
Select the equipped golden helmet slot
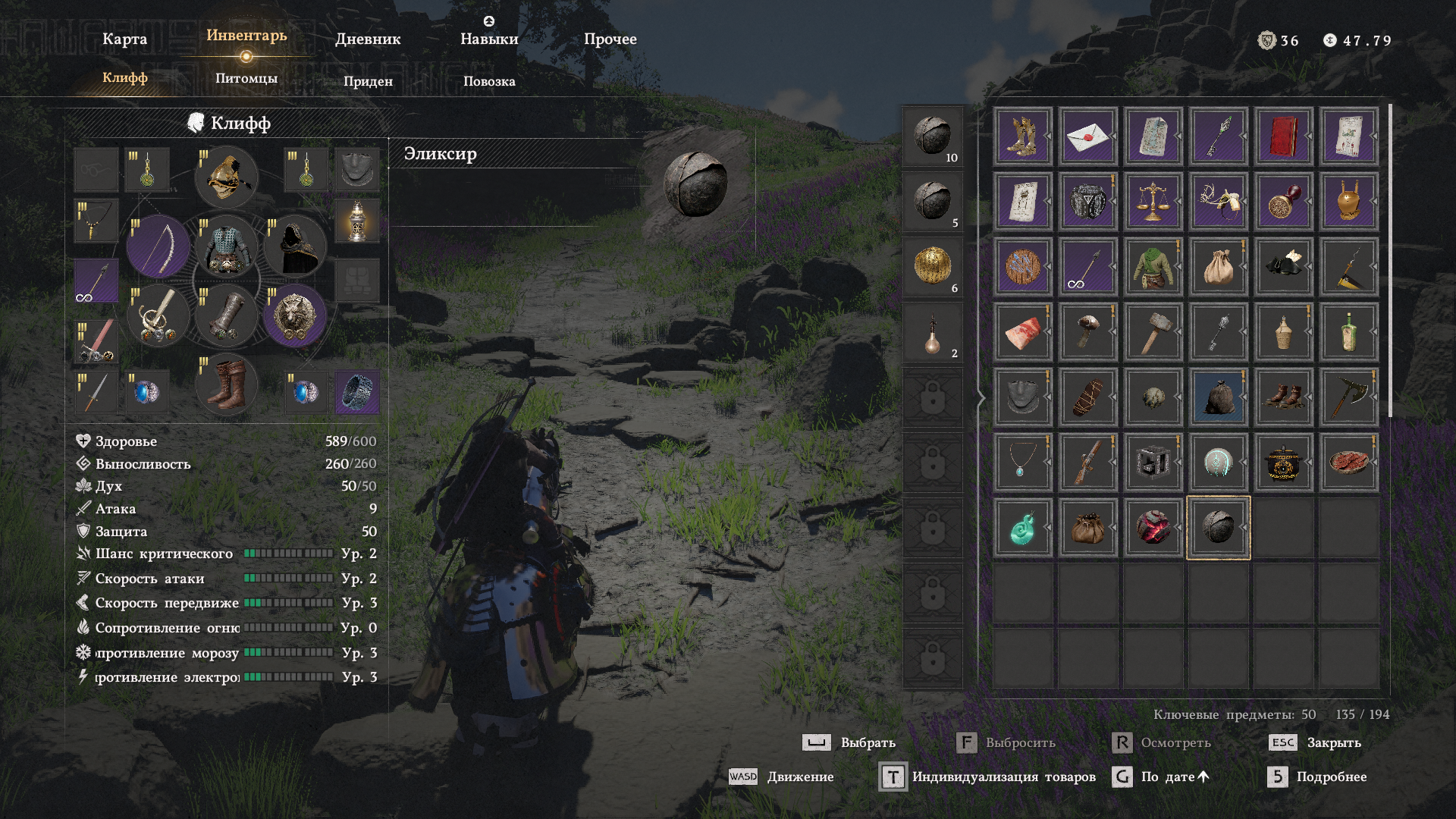click(x=226, y=177)
